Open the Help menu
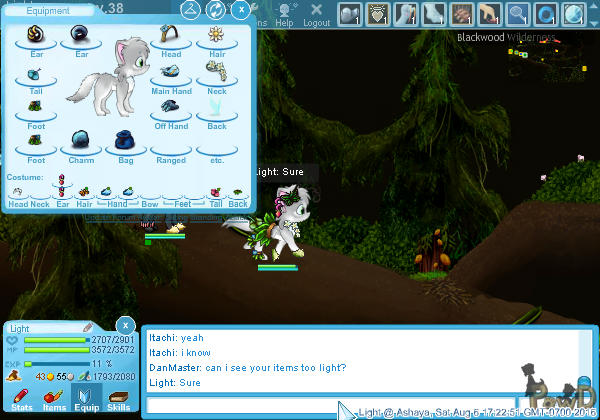This screenshot has height=420, width=600. click(x=285, y=14)
